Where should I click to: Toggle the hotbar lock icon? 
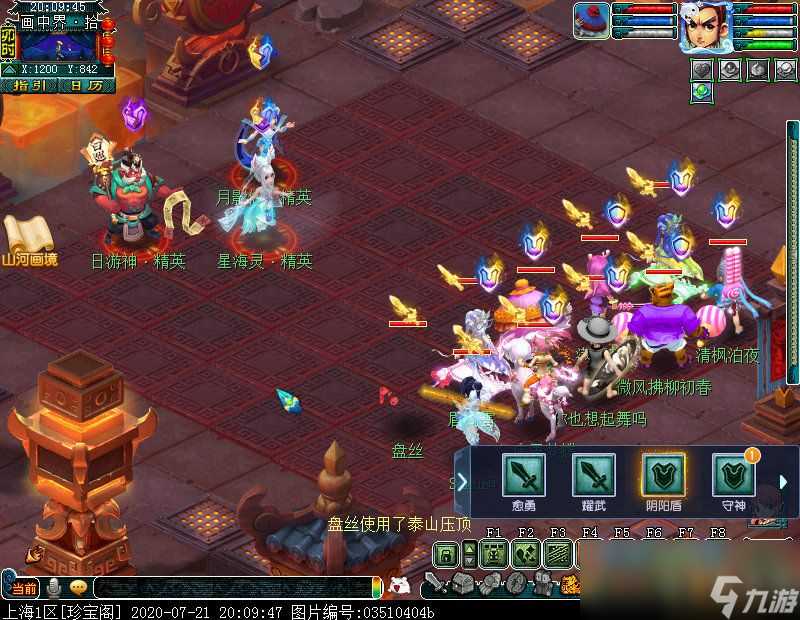coord(445,553)
